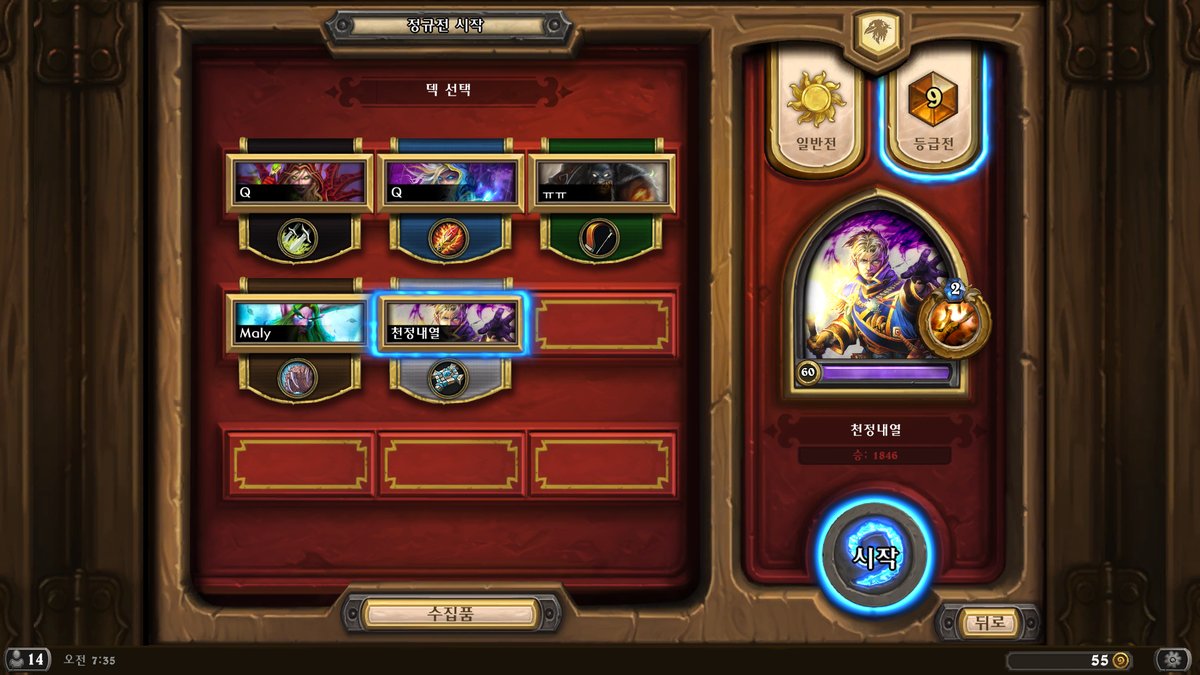Select the ㅠㅠ deck with the green banner

pyautogui.click(x=602, y=183)
